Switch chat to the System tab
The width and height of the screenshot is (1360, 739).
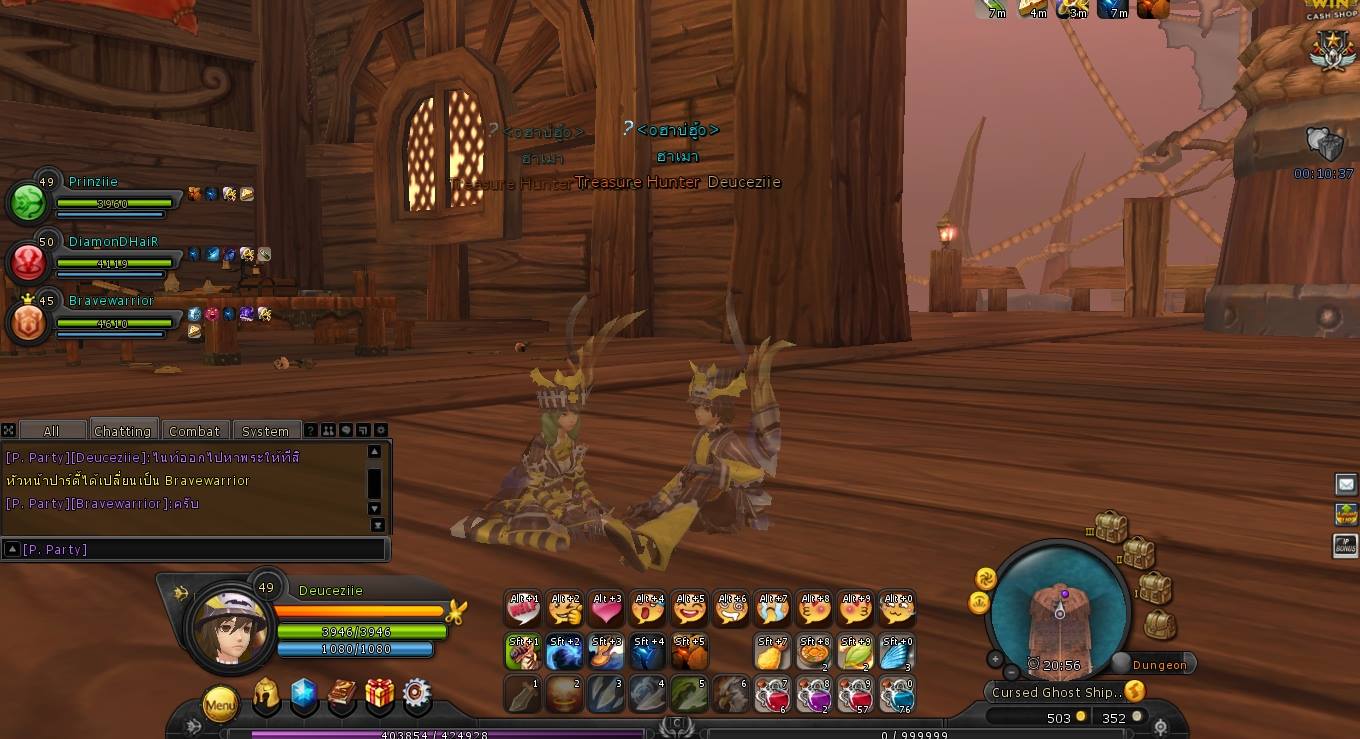point(265,431)
